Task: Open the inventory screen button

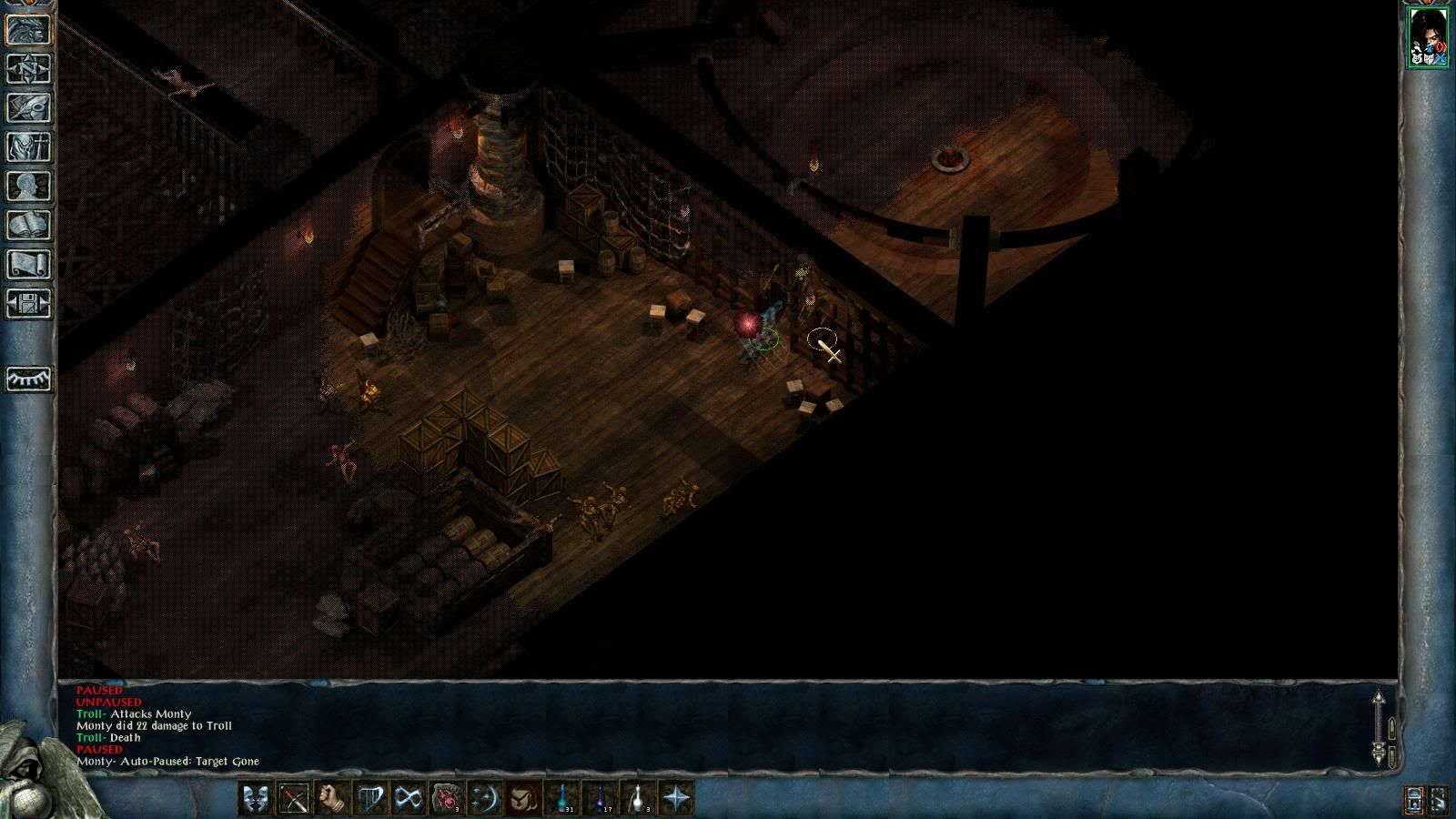Action: tap(29, 147)
